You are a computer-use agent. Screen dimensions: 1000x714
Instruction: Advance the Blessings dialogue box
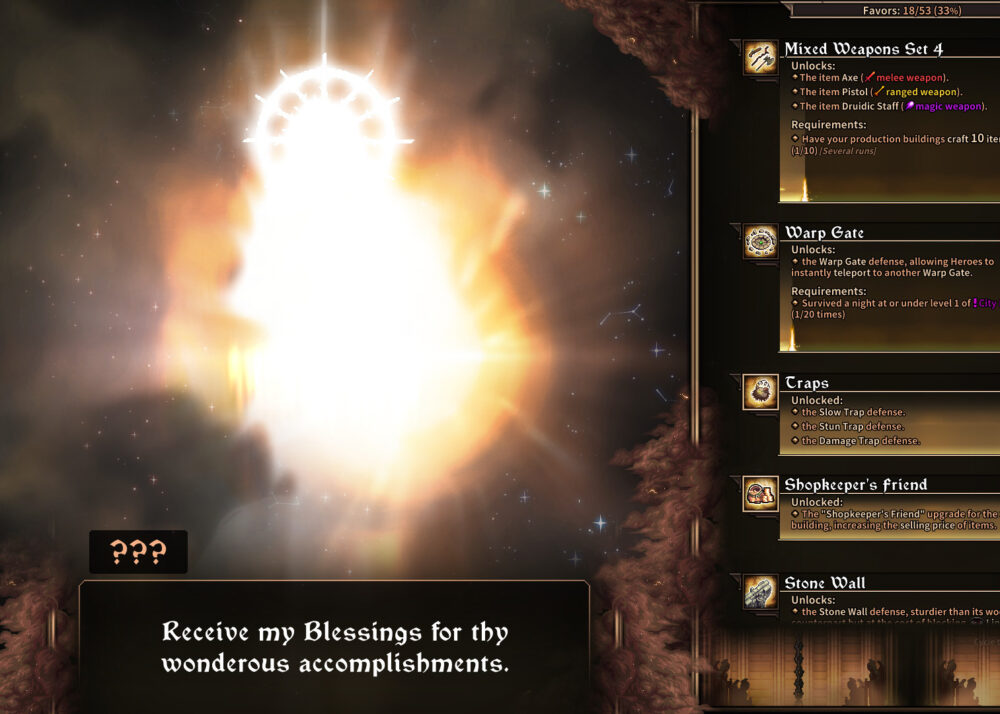point(335,647)
